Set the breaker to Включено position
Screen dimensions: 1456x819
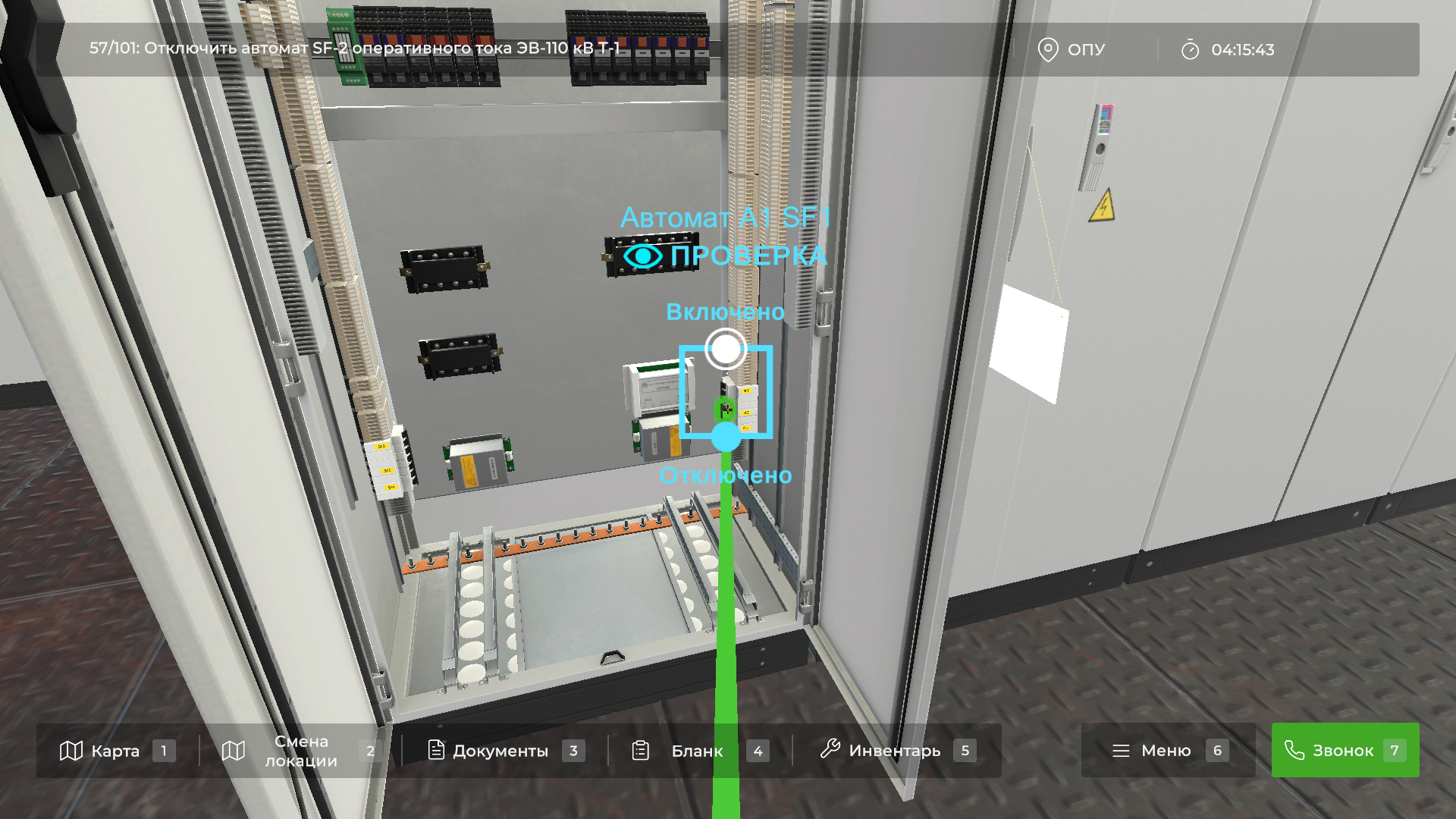pos(726,349)
